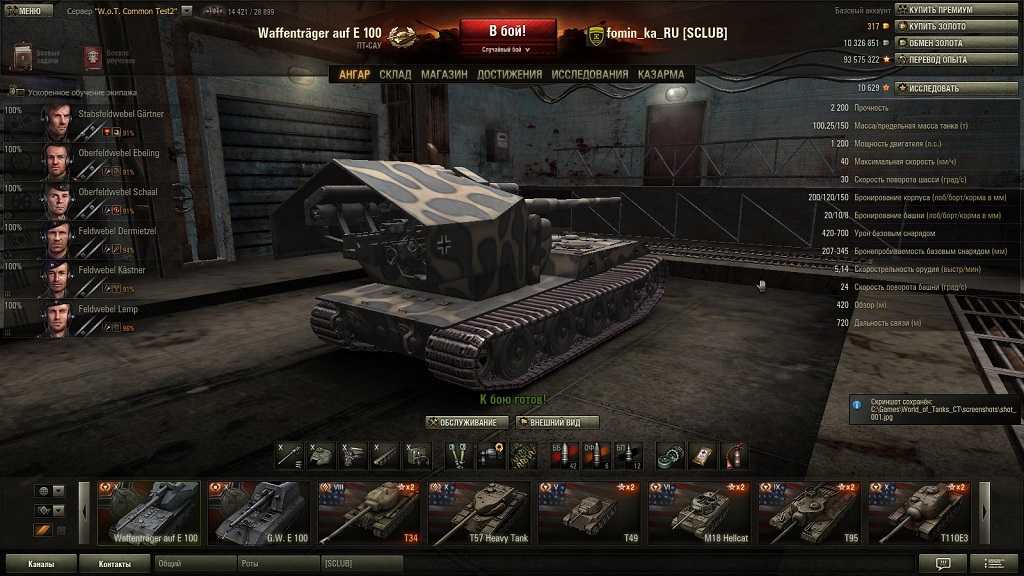
Task: Select the M18 Hellcat tank
Action: pyautogui.click(x=699, y=514)
